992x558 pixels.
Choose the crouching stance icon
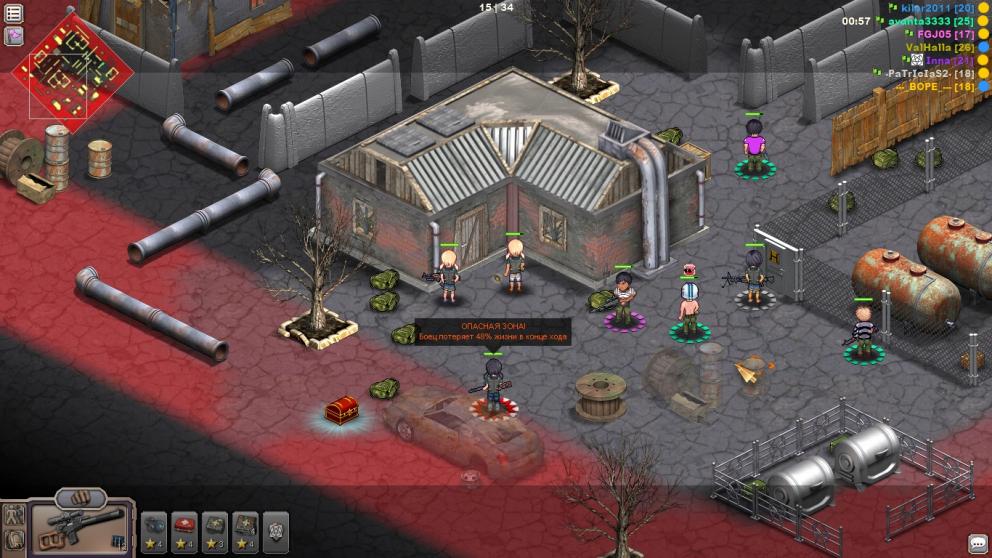click(x=14, y=542)
